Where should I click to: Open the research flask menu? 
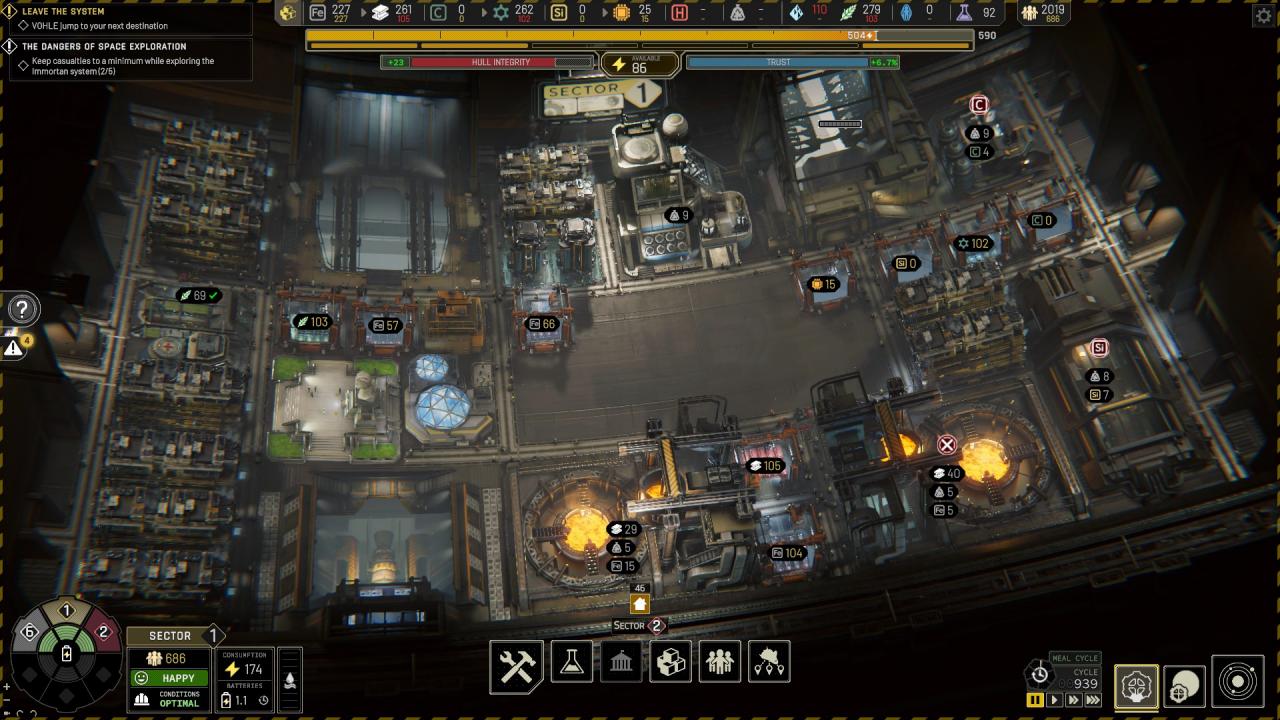click(571, 662)
